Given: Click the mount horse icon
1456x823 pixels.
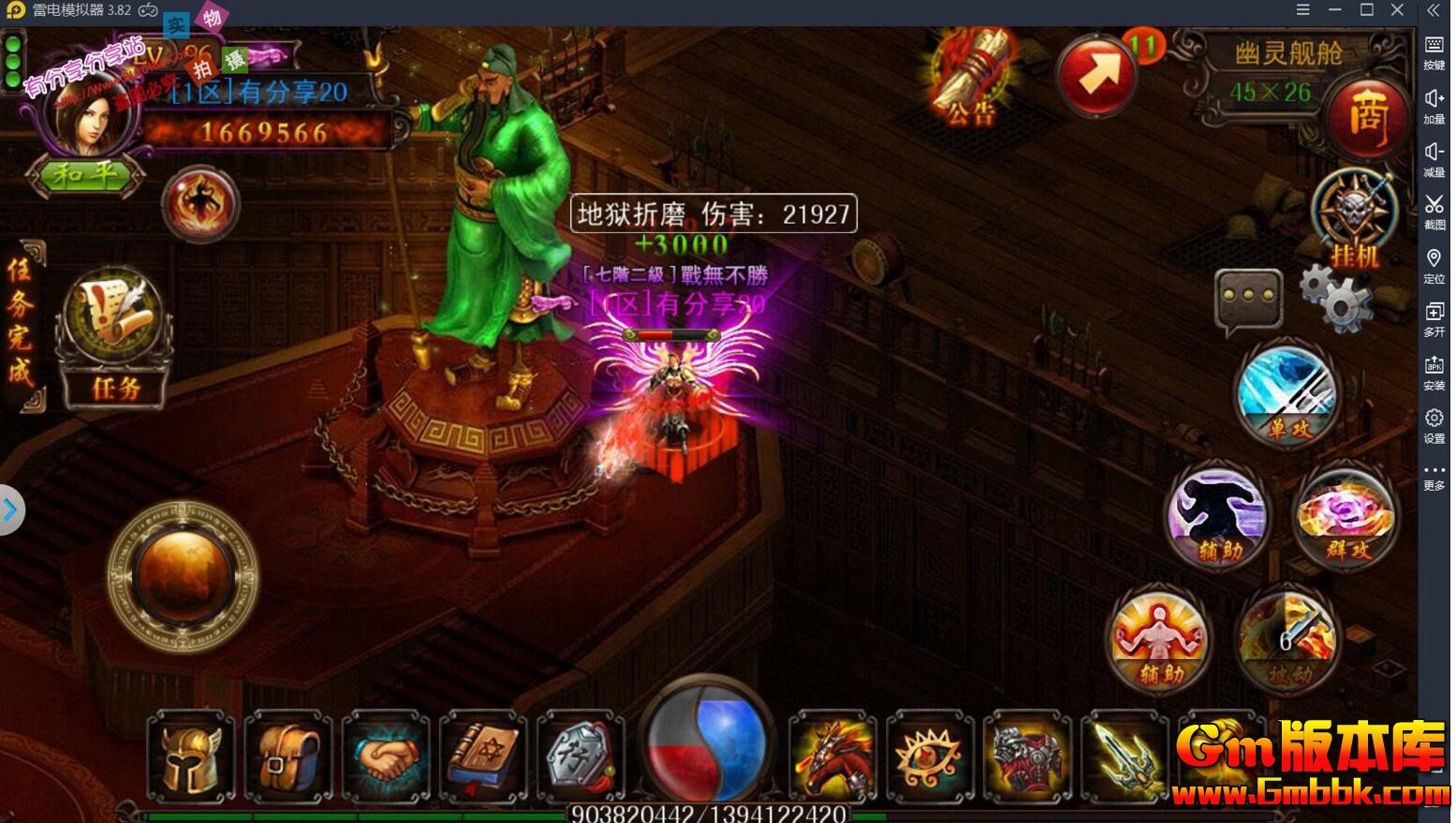Looking at the screenshot, I should point(832,756).
